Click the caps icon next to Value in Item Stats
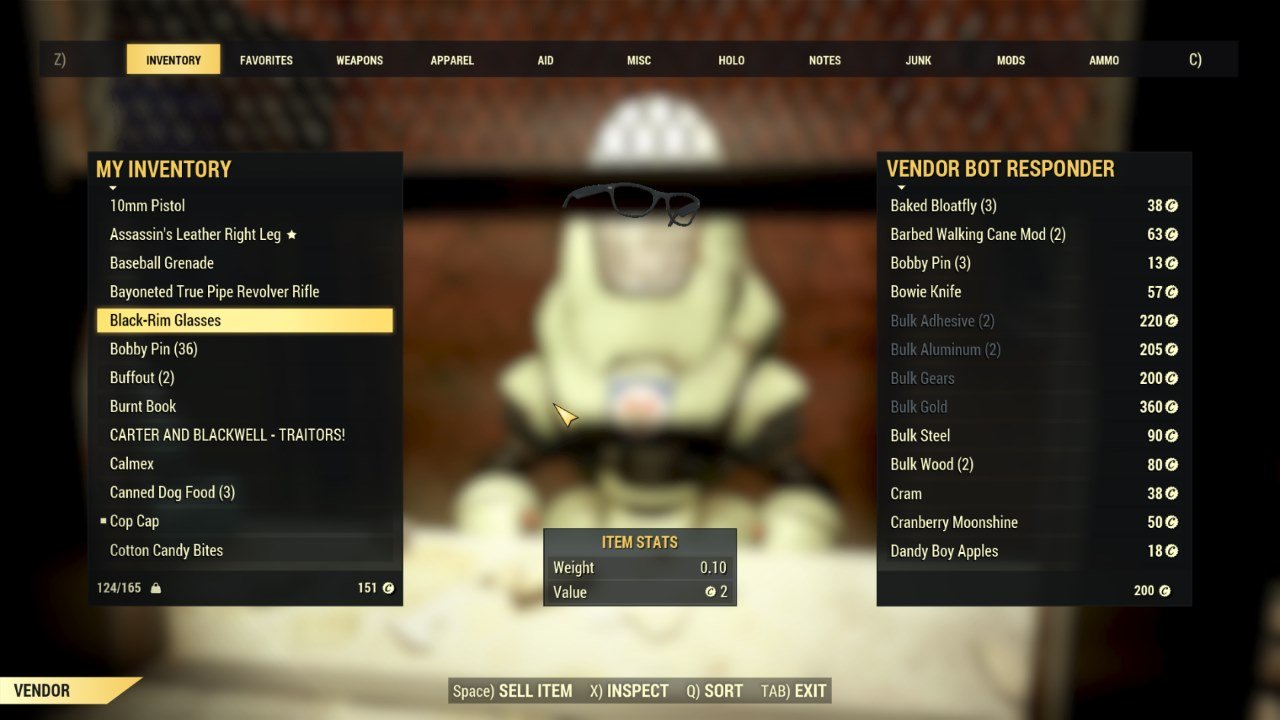Screen dimensions: 1280x720 coord(710,592)
